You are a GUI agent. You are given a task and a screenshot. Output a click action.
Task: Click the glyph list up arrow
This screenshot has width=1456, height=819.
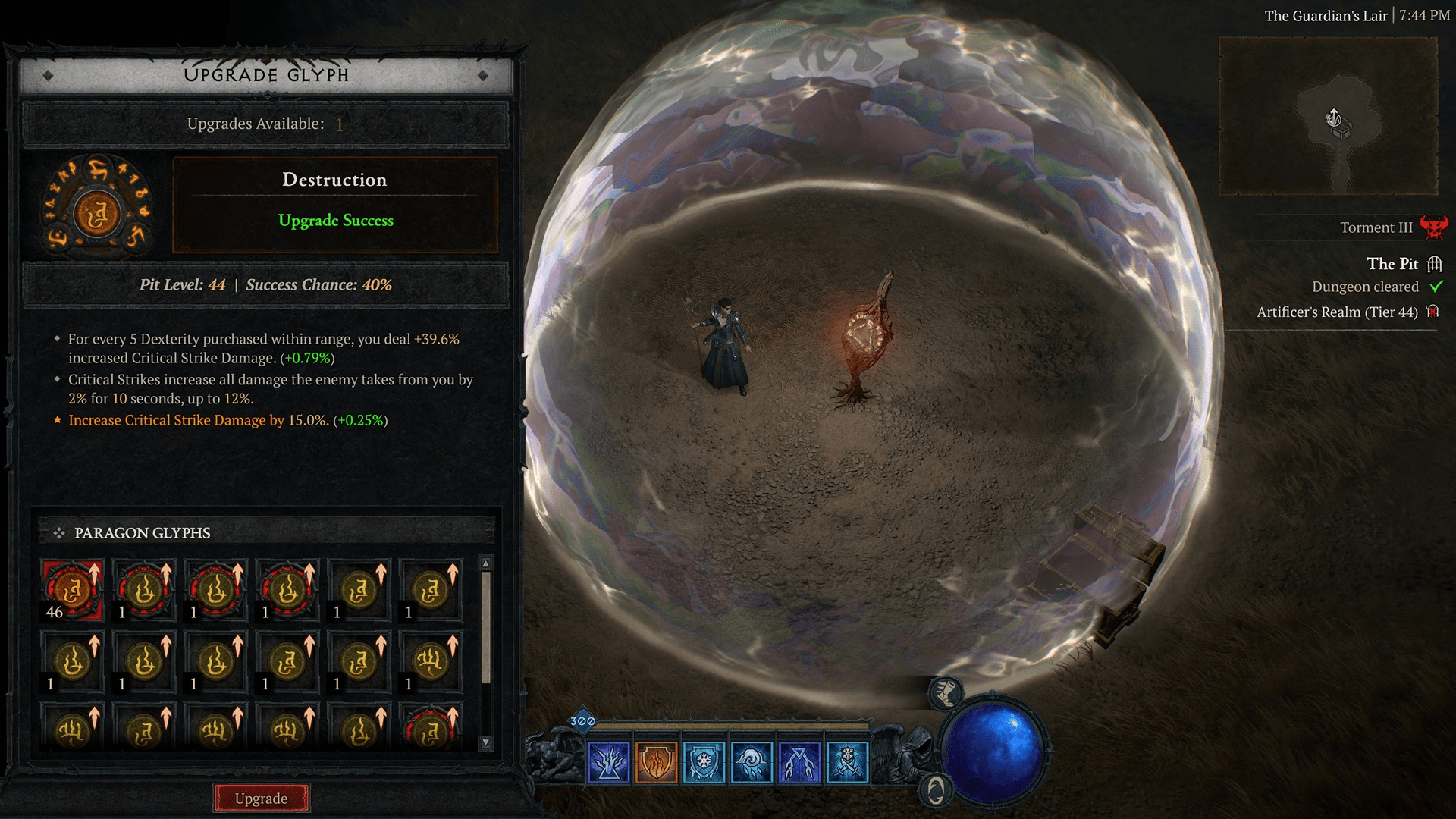tap(486, 563)
